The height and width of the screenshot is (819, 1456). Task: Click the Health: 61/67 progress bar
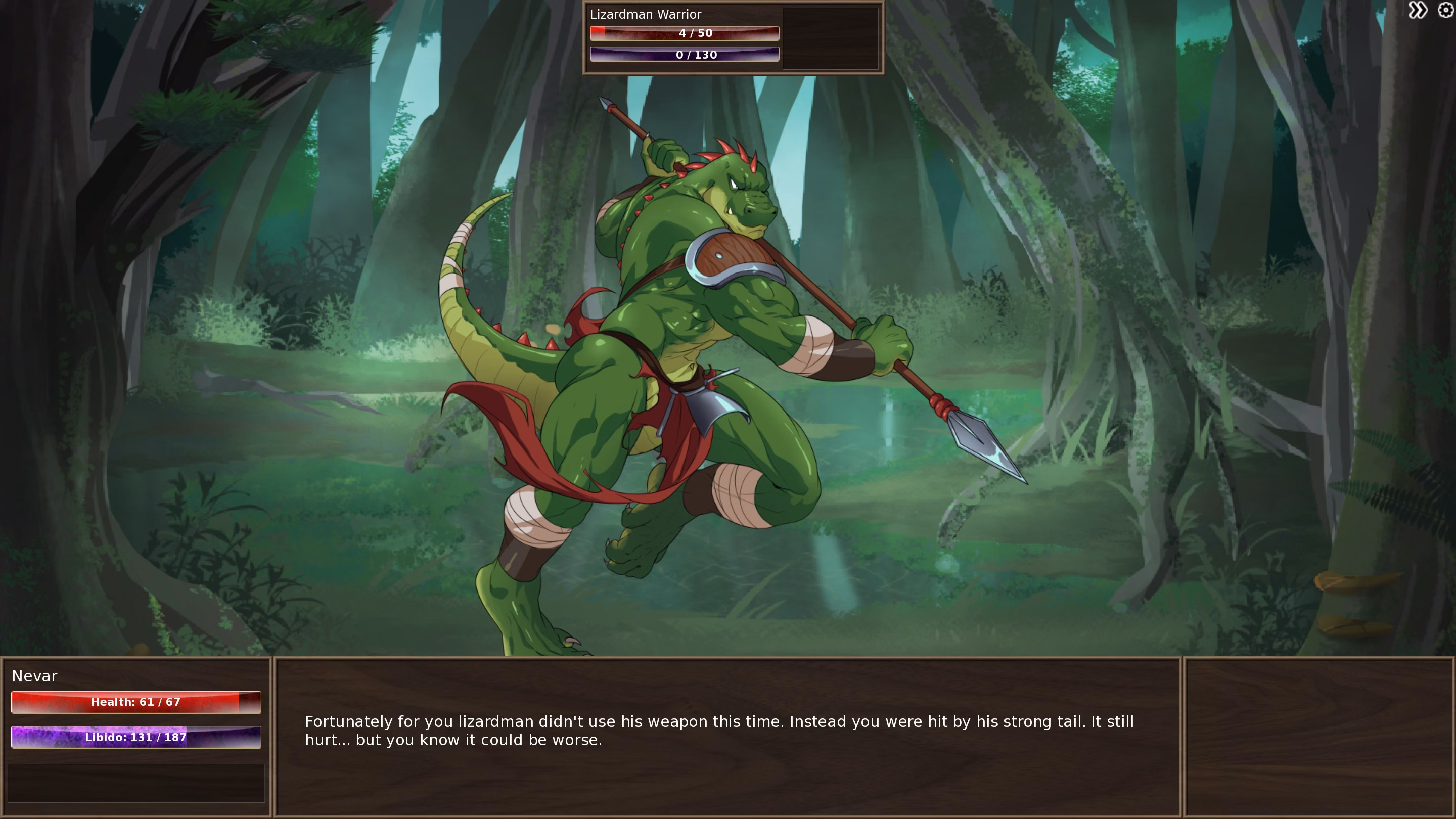pyautogui.click(x=135, y=702)
